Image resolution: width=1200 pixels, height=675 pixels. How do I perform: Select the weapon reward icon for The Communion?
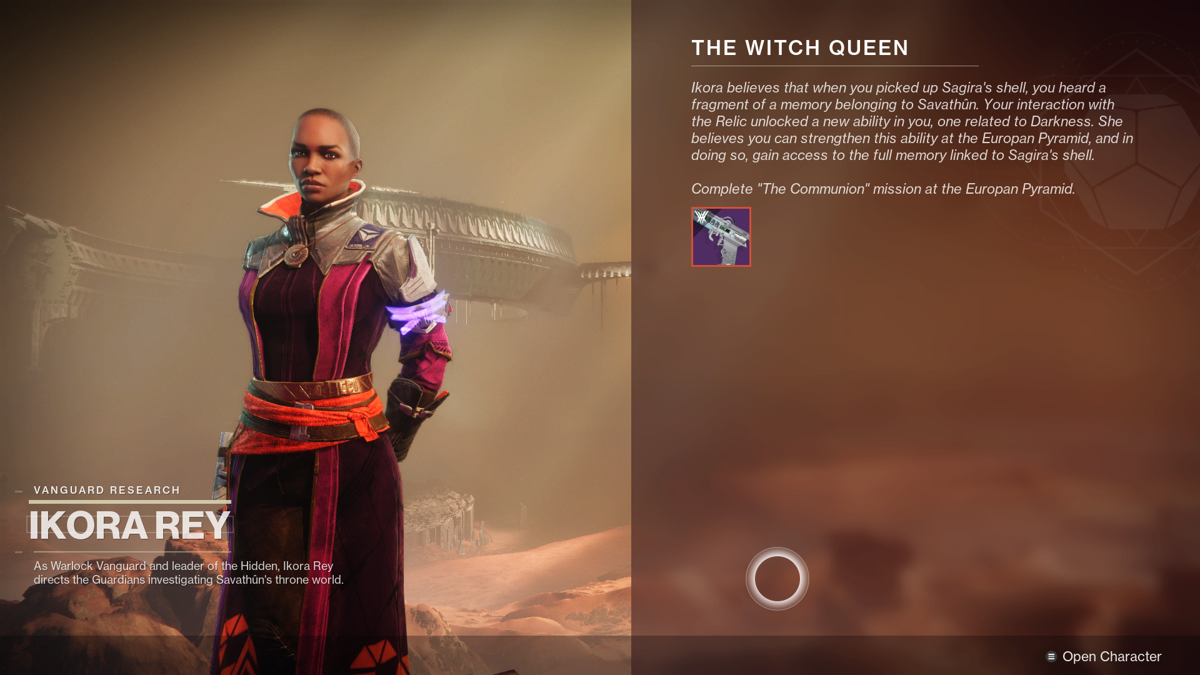pyautogui.click(x=721, y=237)
